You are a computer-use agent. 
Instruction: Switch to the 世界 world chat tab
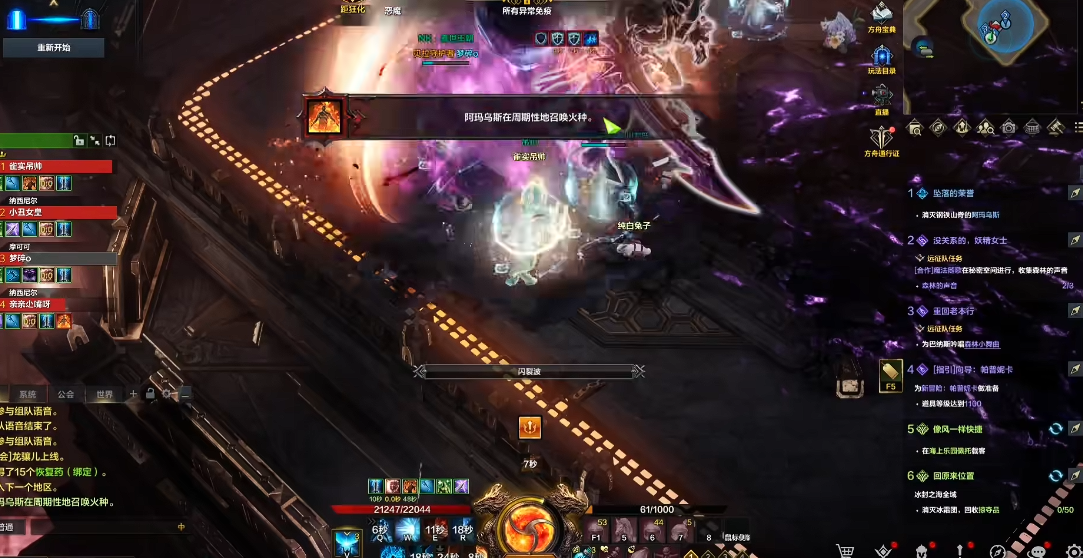click(x=104, y=394)
